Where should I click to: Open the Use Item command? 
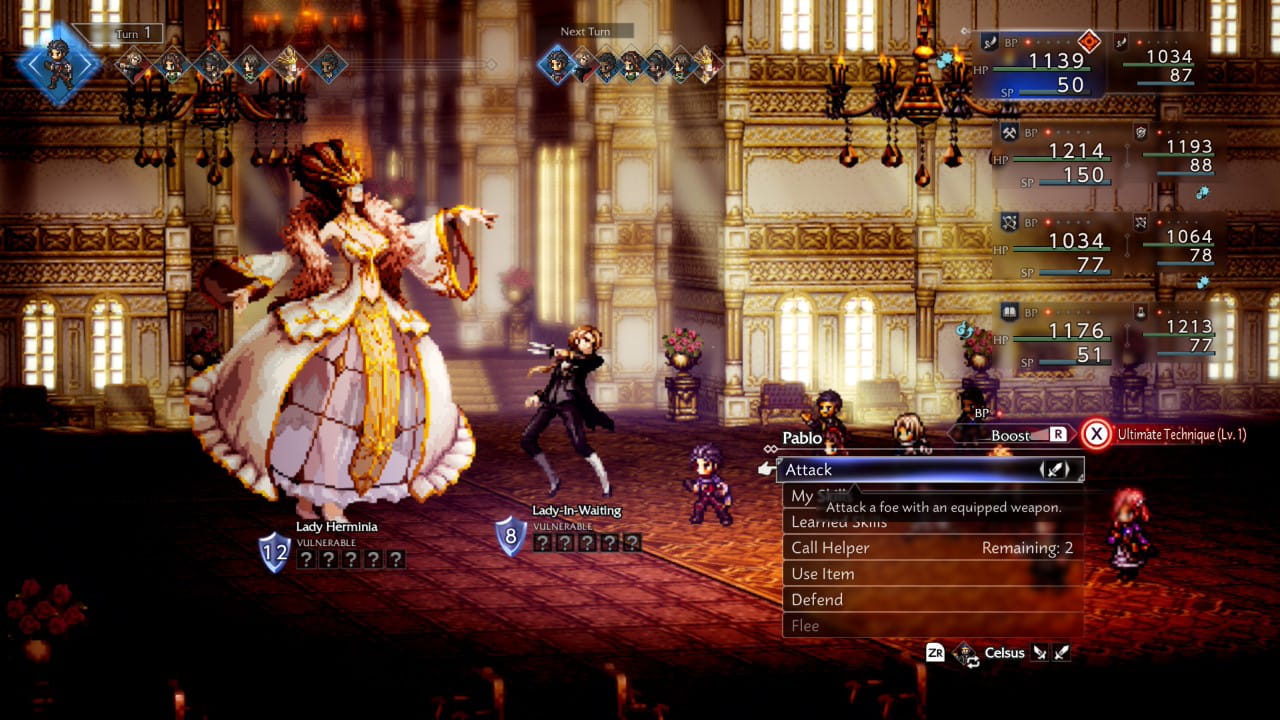tap(930, 574)
